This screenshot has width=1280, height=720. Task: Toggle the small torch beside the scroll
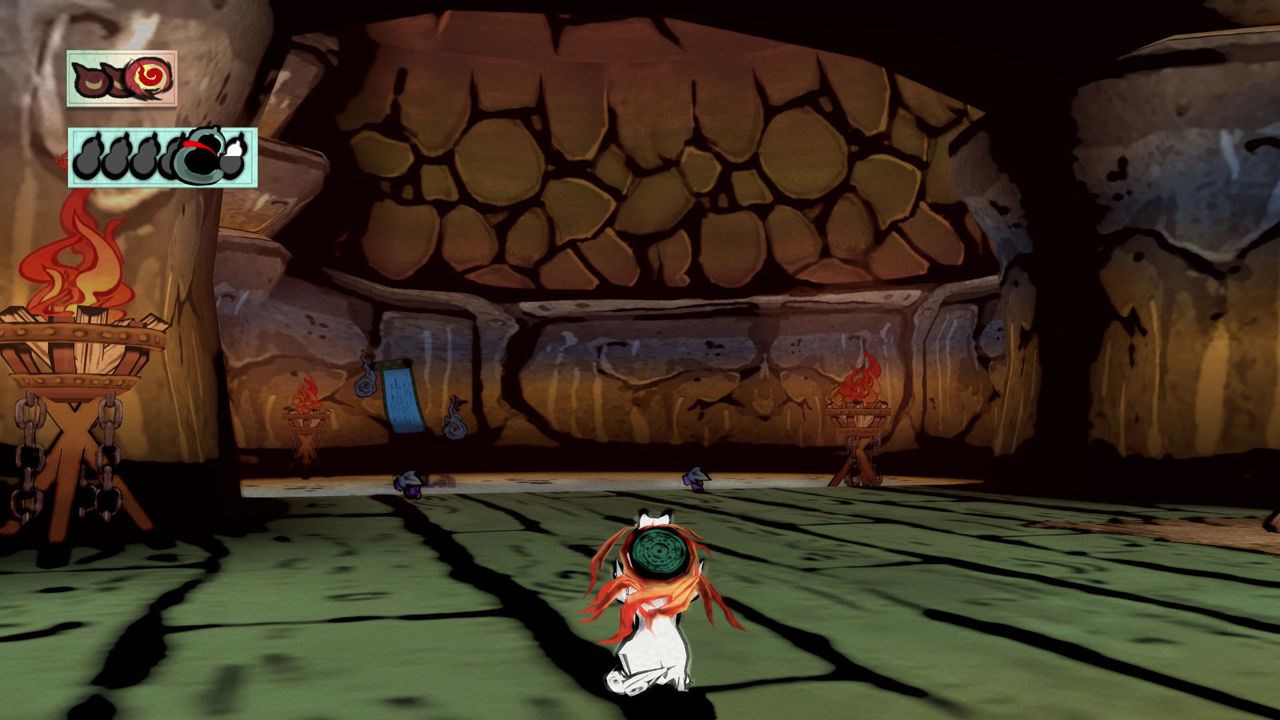tap(307, 391)
